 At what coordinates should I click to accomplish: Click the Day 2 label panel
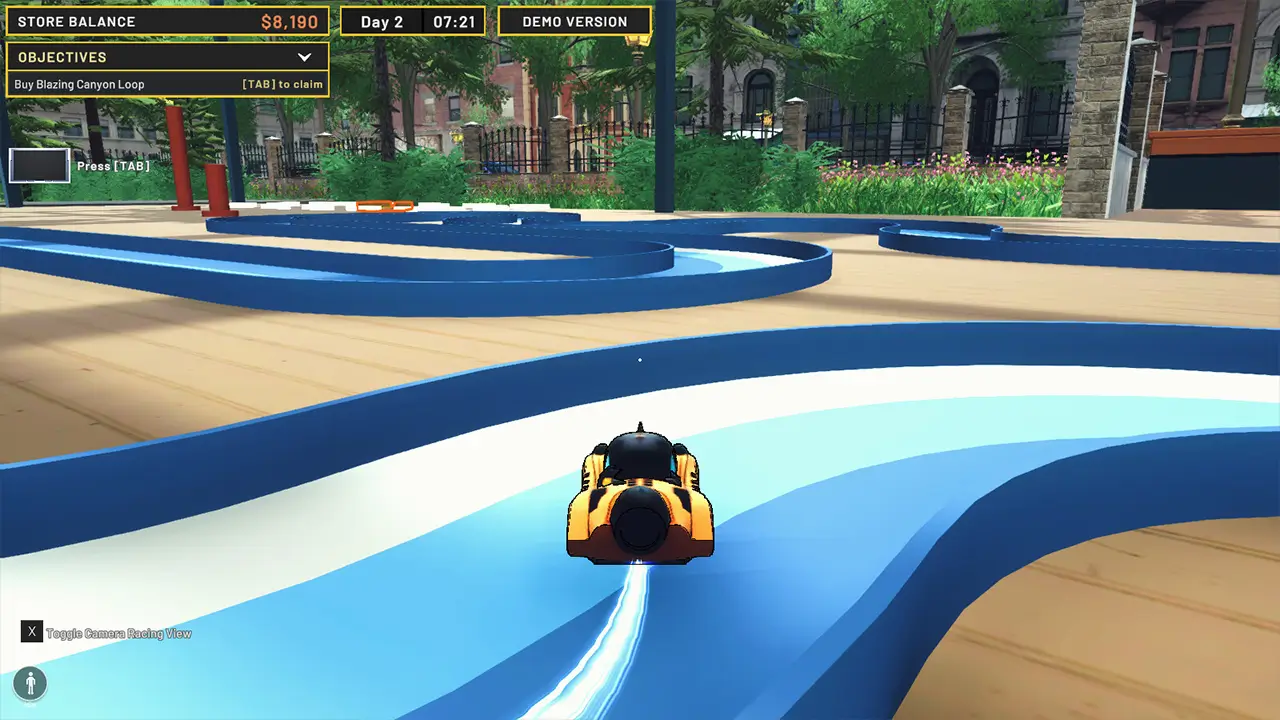coord(380,21)
